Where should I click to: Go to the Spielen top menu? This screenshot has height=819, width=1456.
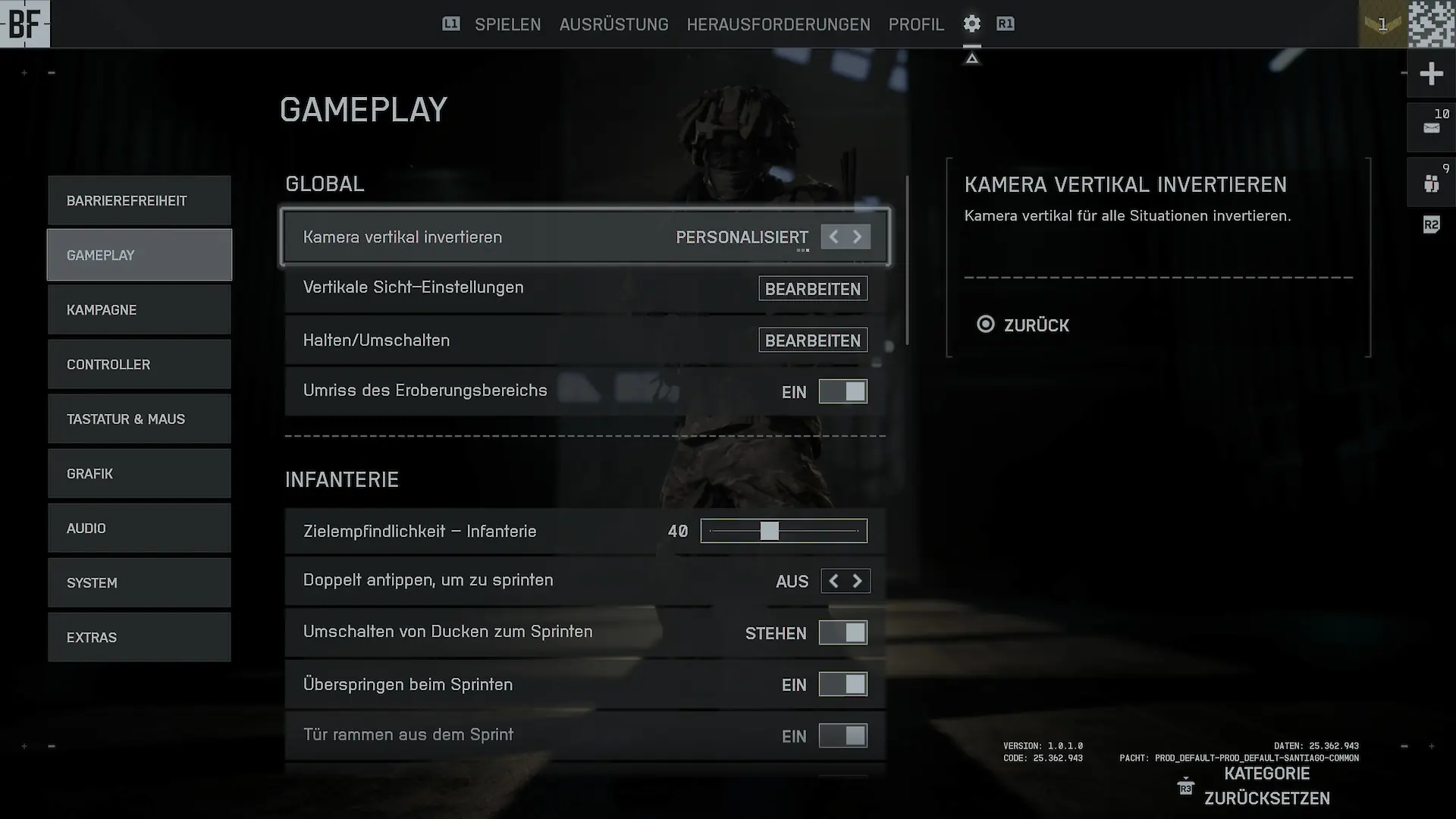click(507, 24)
